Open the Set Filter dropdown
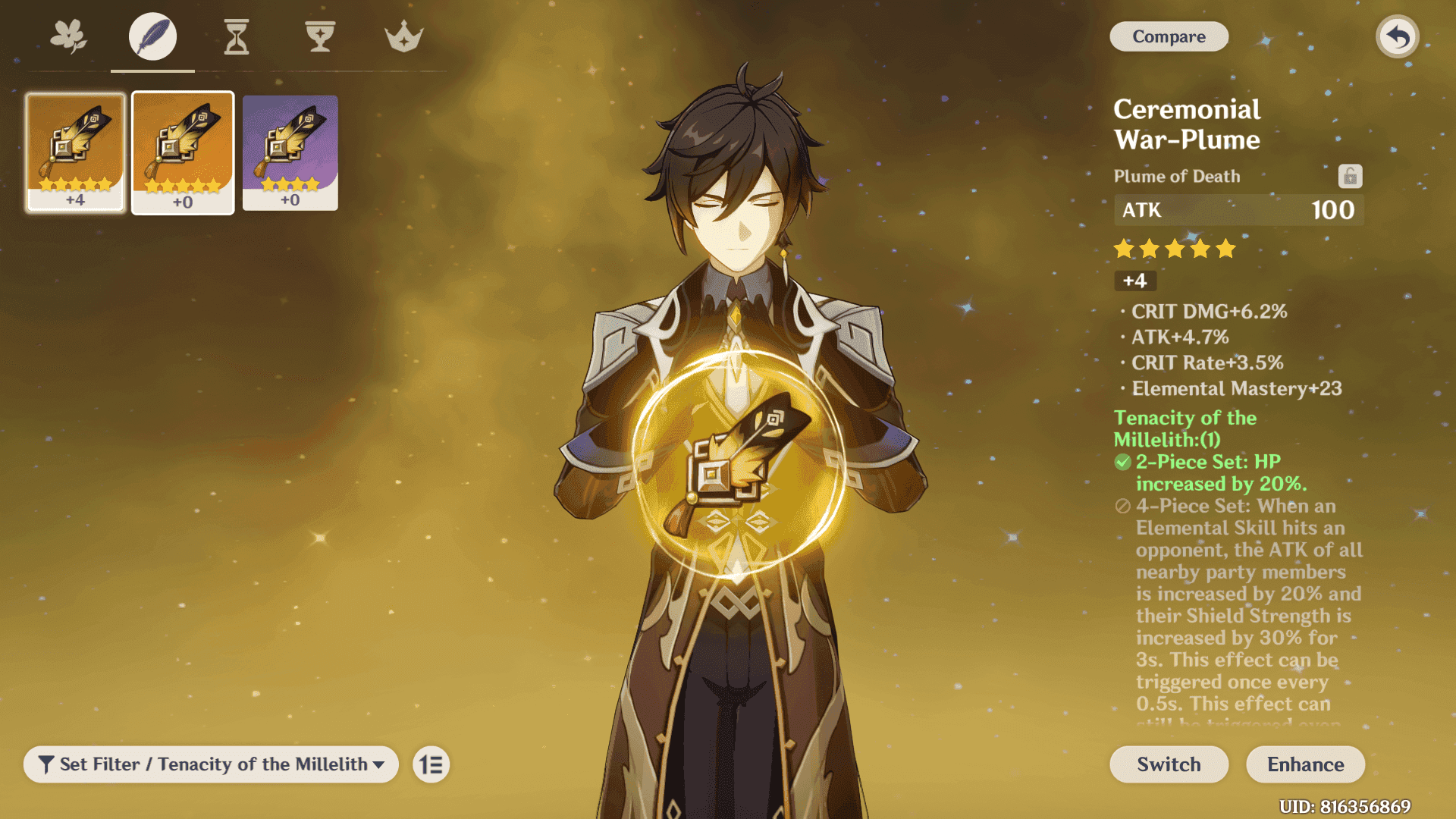The width and height of the screenshot is (1456, 819). (211, 764)
